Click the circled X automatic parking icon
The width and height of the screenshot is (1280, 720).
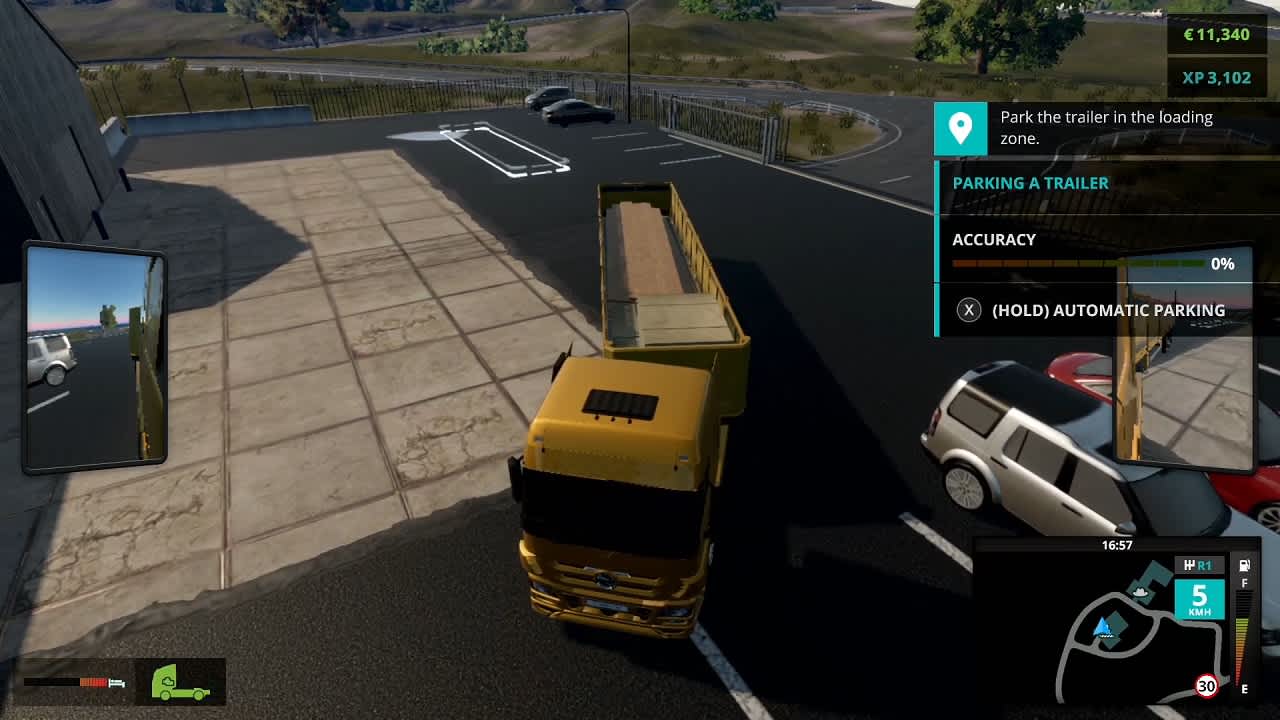[967, 310]
